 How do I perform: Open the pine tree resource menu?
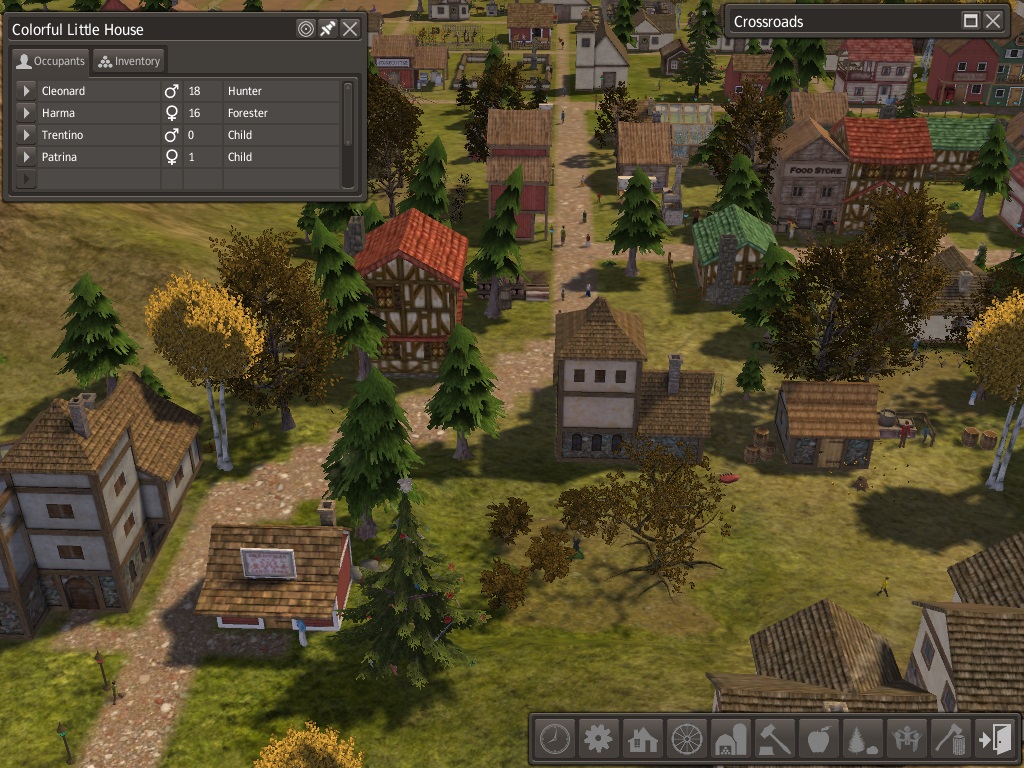(862, 740)
